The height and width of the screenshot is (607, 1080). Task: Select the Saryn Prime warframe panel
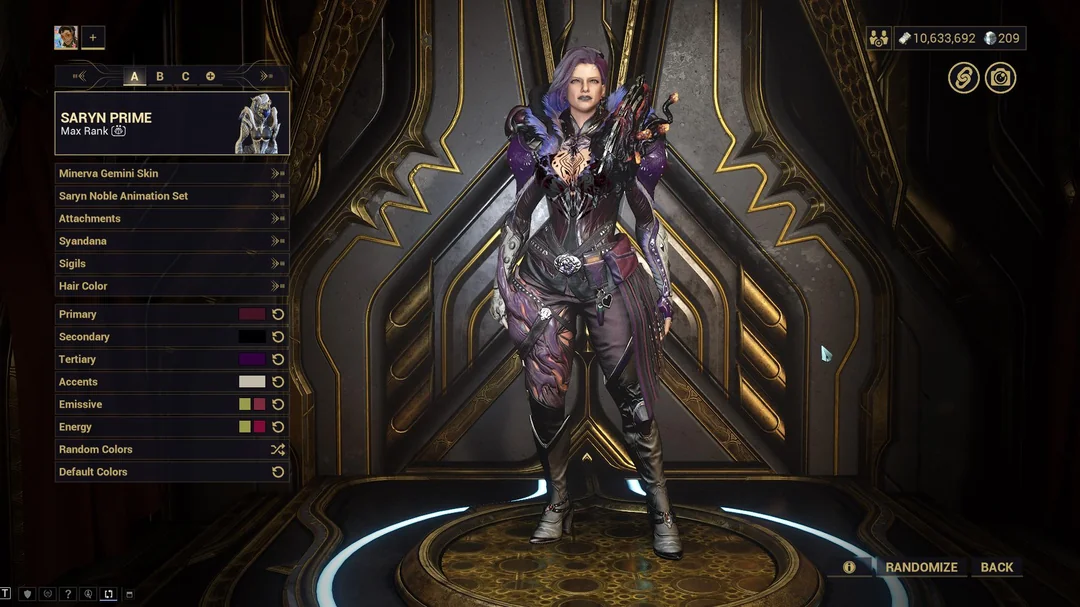(172, 124)
